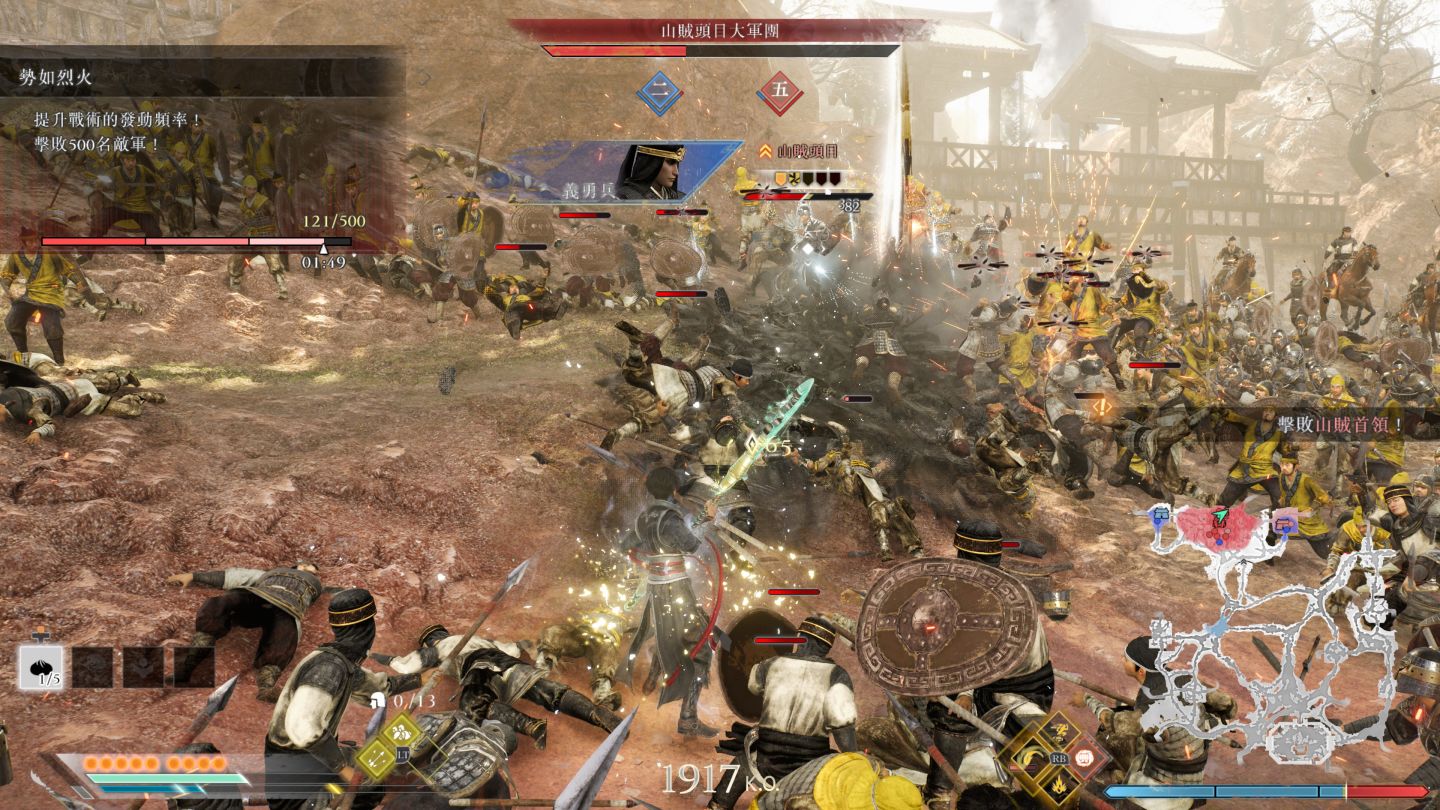Click the 擊敗山賊首領 objective notice
The height and width of the screenshot is (810, 1440).
tap(1338, 424)
